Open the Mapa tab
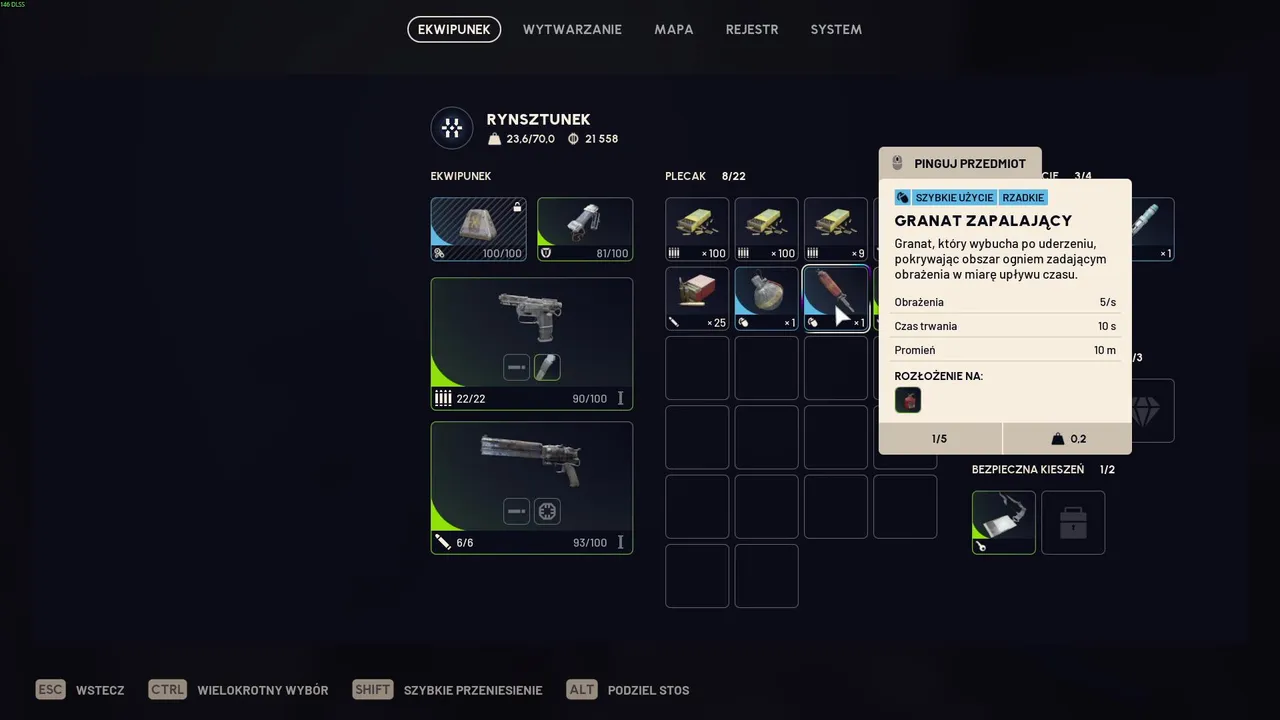The width and height of the screenshot is (1280, 720). coord(674,30)
